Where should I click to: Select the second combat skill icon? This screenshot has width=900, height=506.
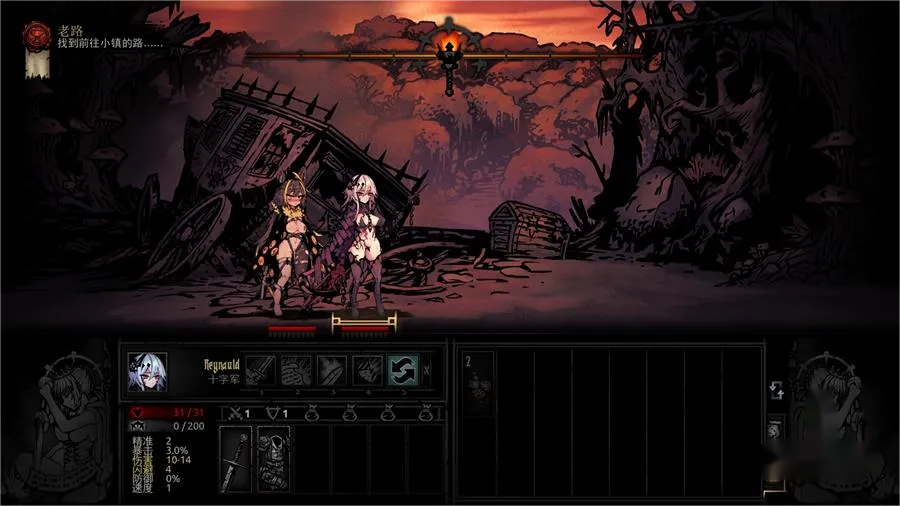tap(296, 370)
